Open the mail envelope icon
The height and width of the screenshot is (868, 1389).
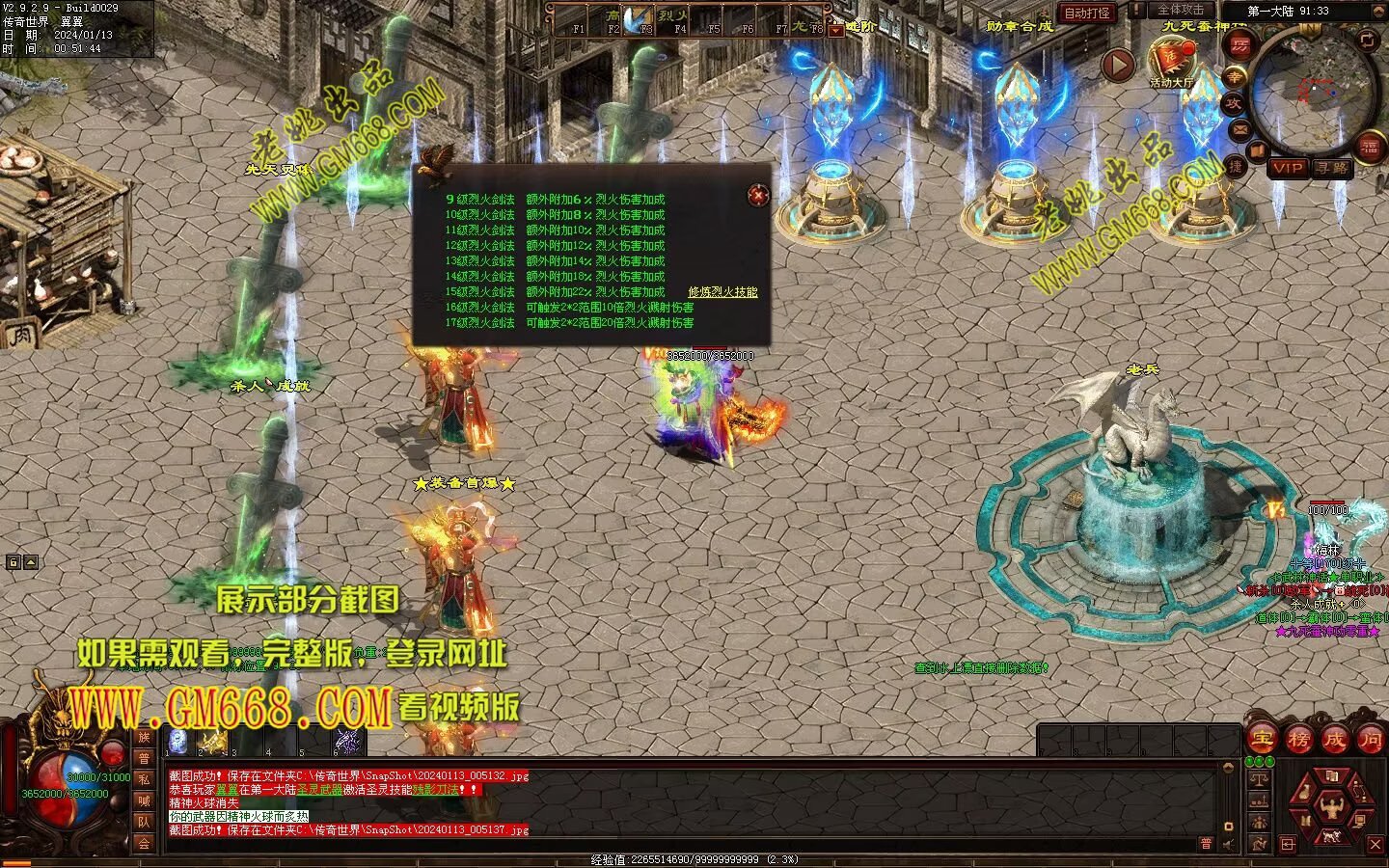pos(1240,128)
